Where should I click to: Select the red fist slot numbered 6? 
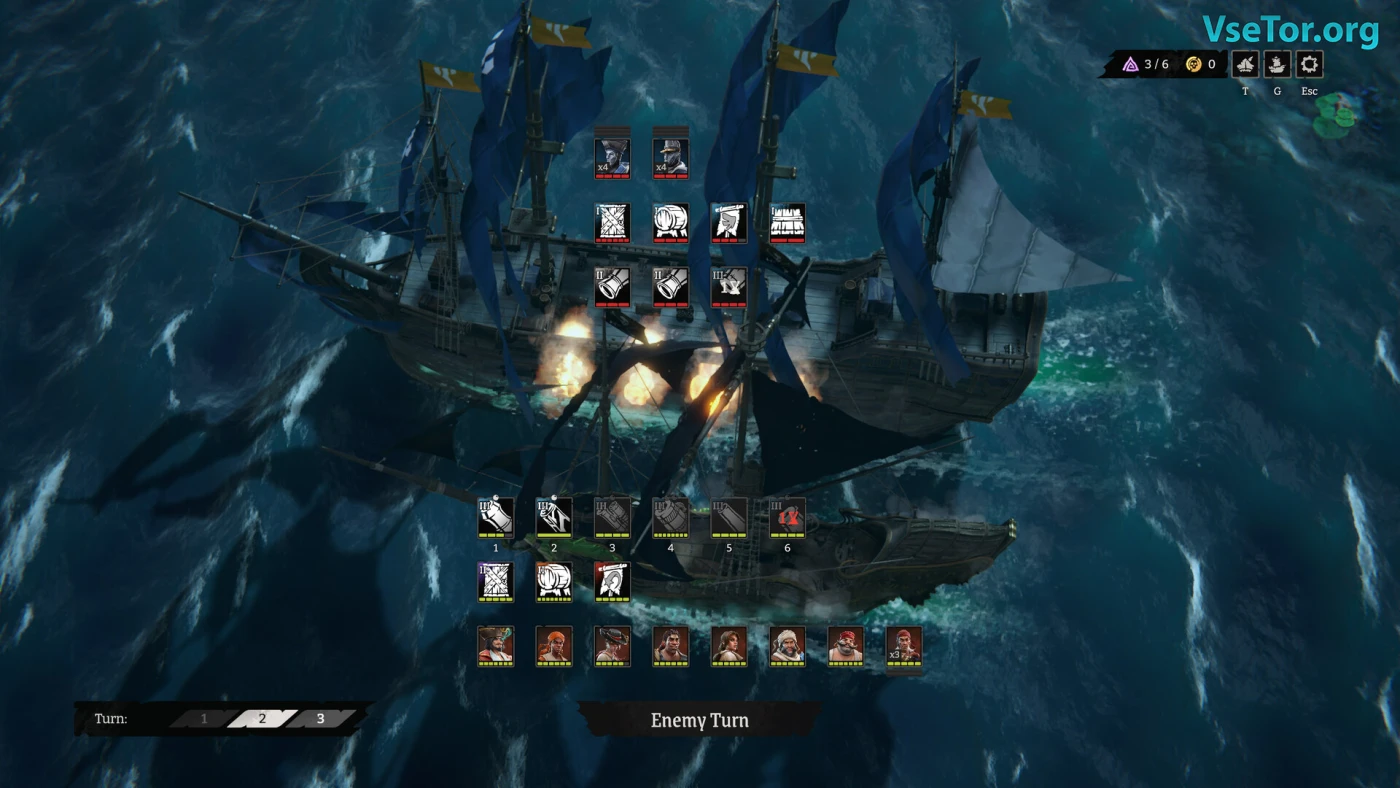click(x=788, y=517)
